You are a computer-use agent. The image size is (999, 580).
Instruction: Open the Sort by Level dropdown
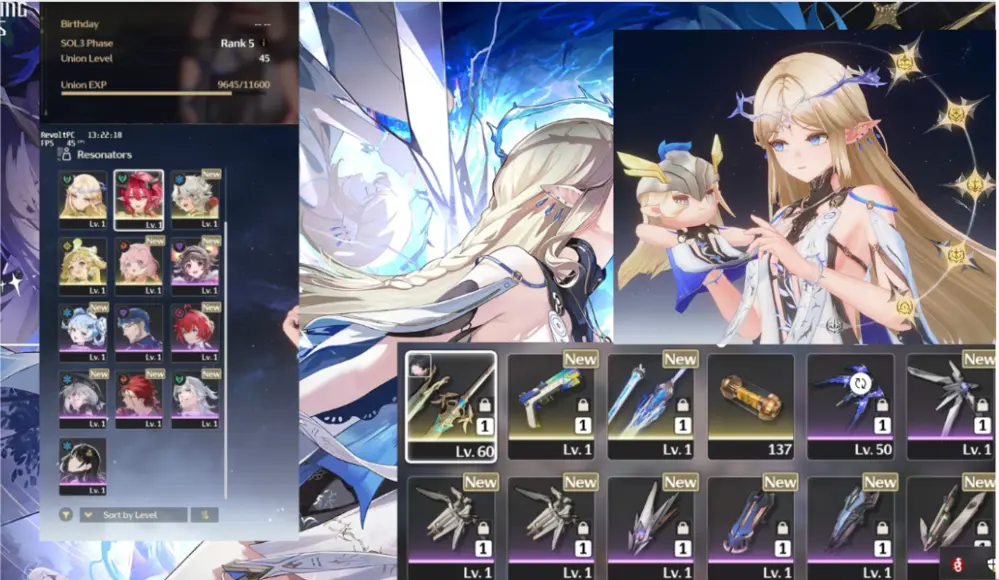(134, 515)
